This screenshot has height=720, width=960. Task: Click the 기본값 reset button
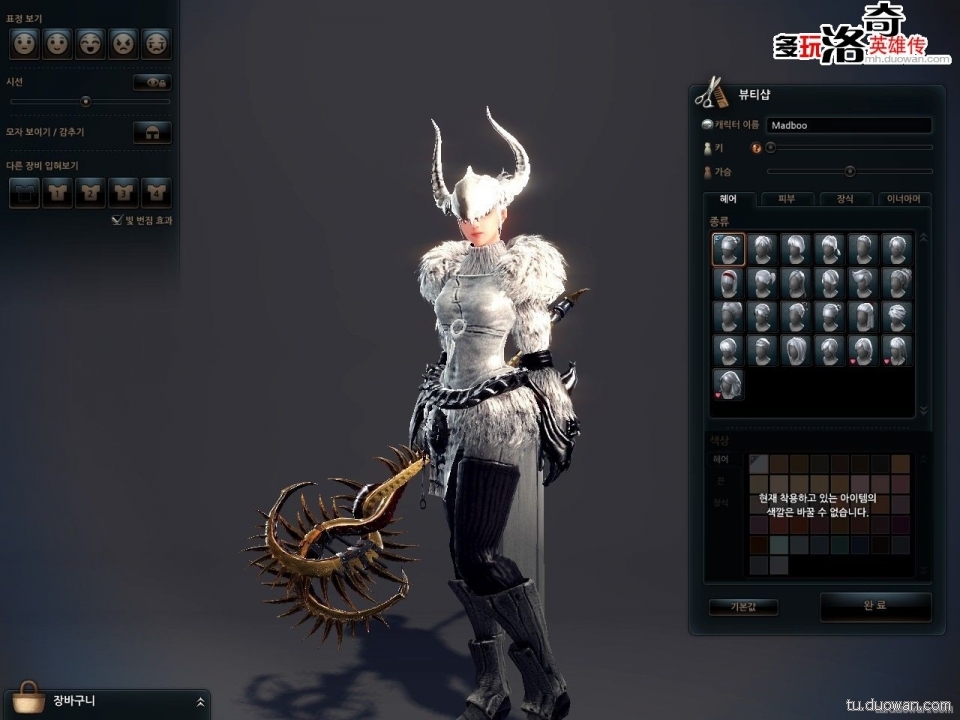tap(743, 607)
